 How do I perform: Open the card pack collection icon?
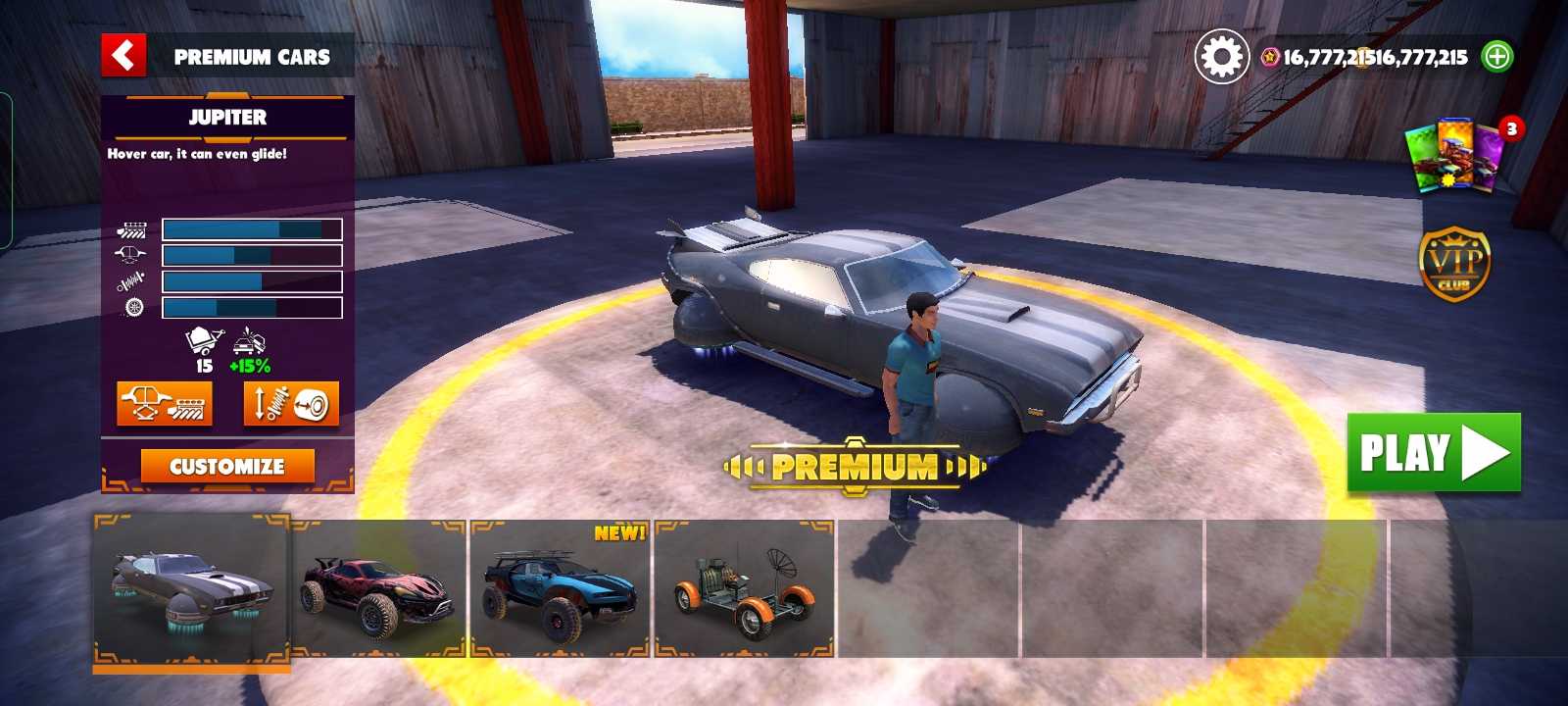pos(1457,155)
